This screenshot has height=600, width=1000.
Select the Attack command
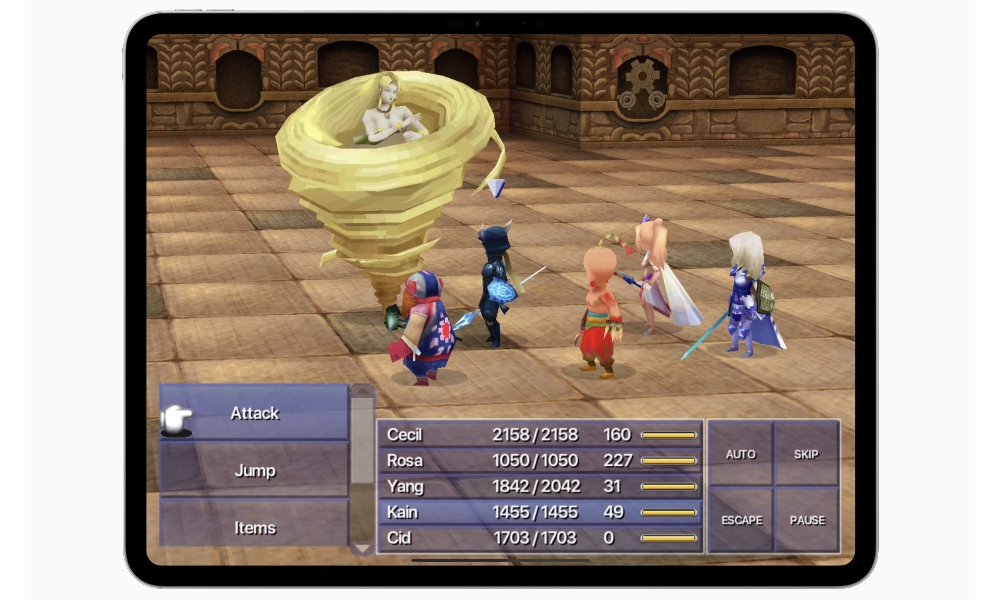254,413
